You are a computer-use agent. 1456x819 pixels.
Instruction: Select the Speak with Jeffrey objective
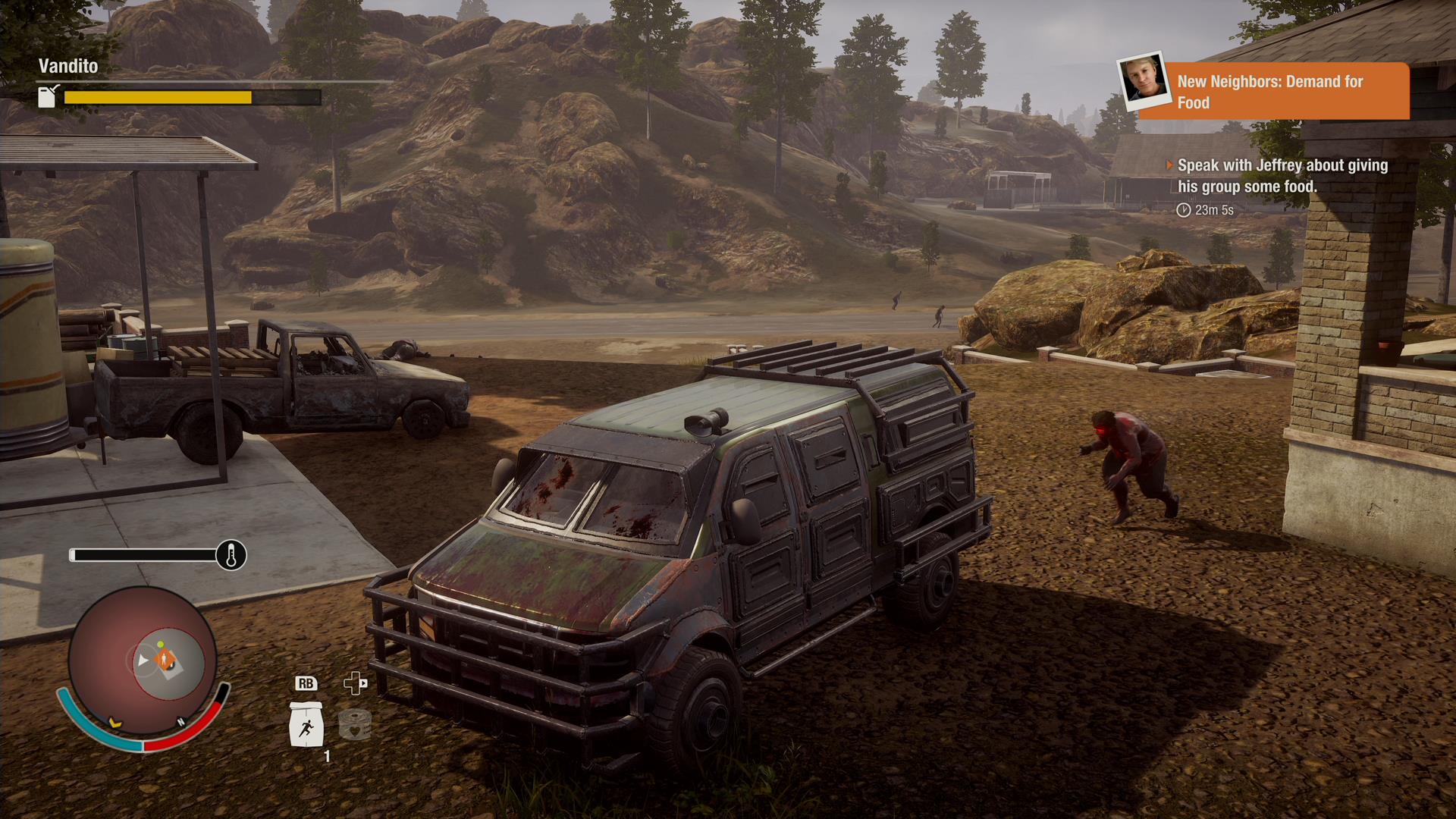(x=1282, y=176)
